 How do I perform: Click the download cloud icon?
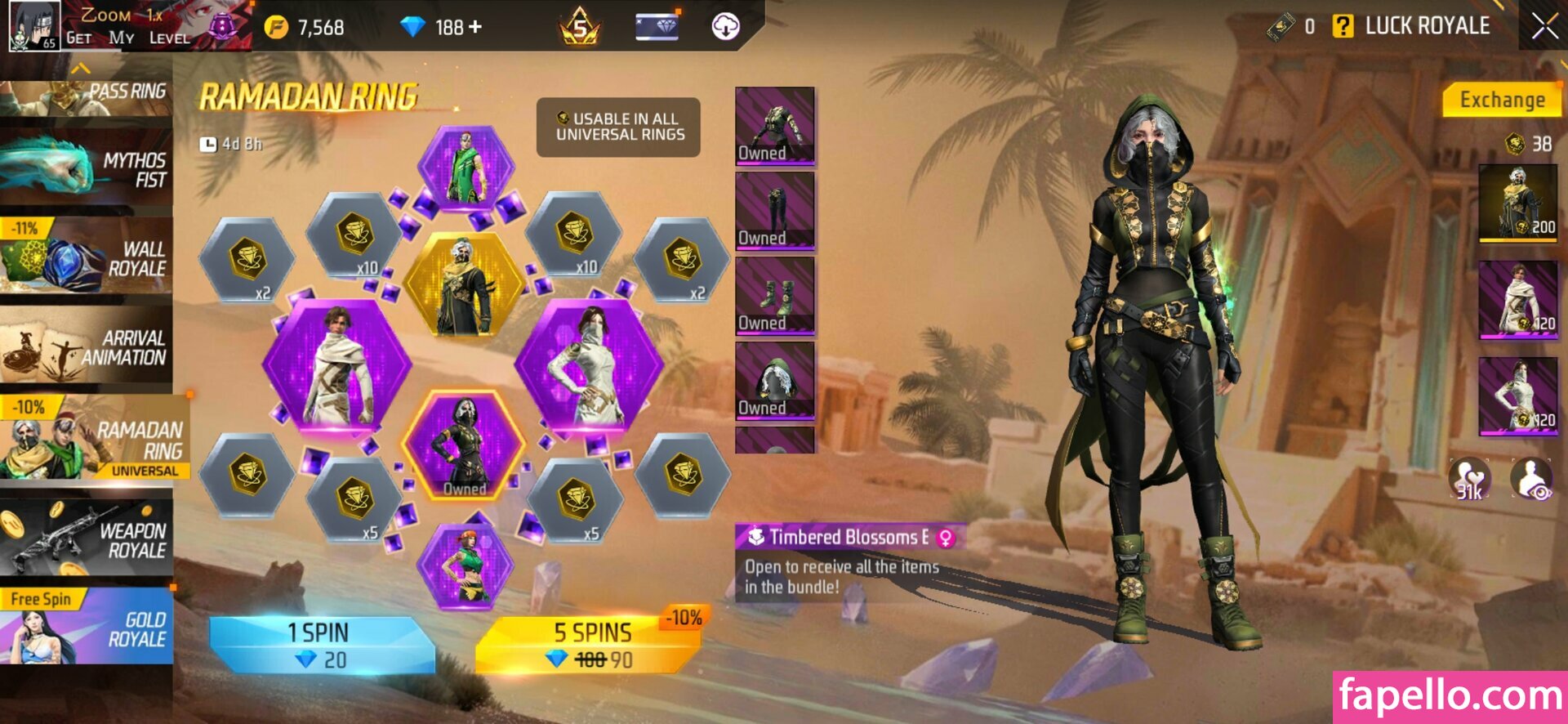(725, 27)
